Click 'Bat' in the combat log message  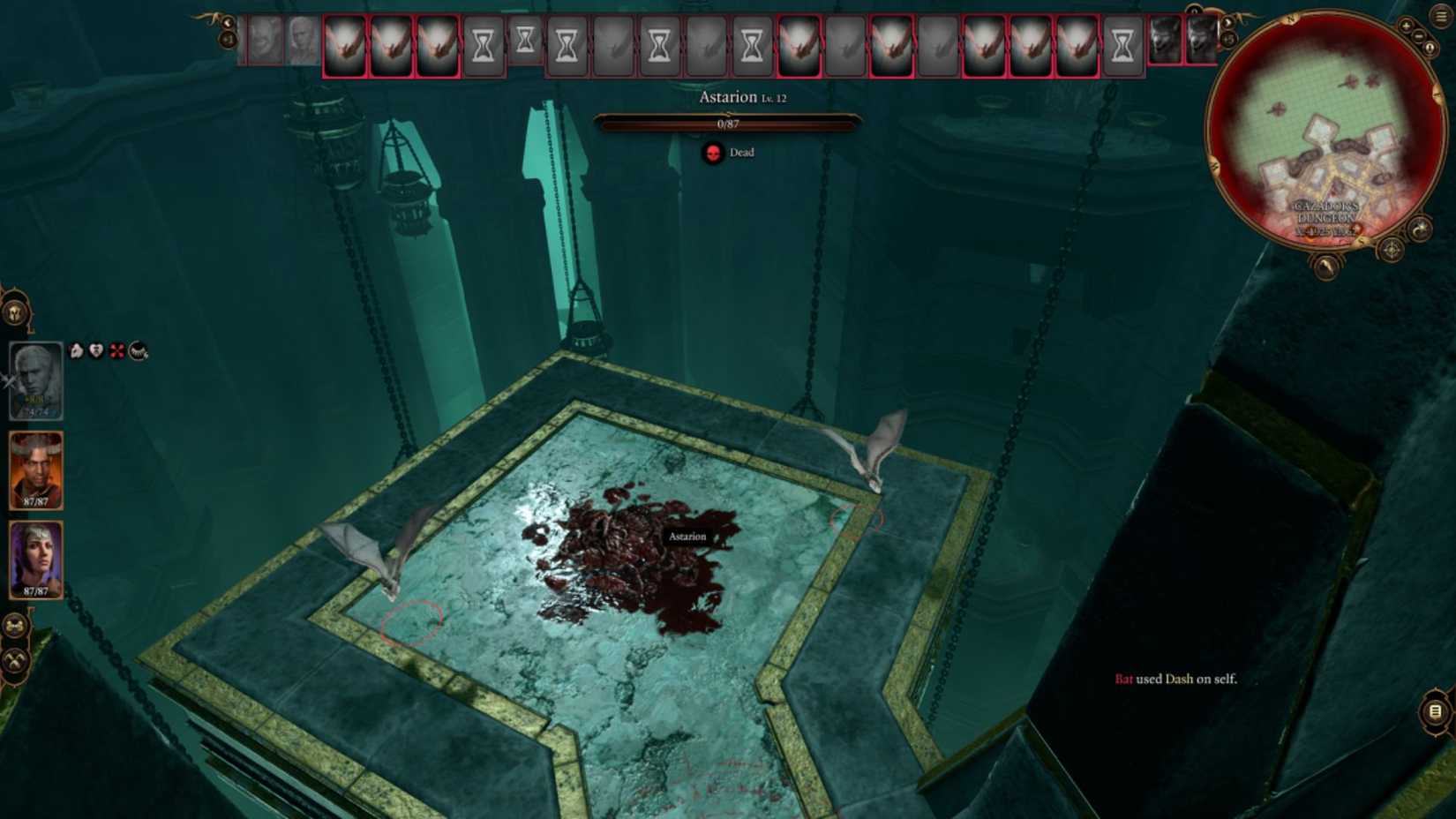[x=1124, y=680]
